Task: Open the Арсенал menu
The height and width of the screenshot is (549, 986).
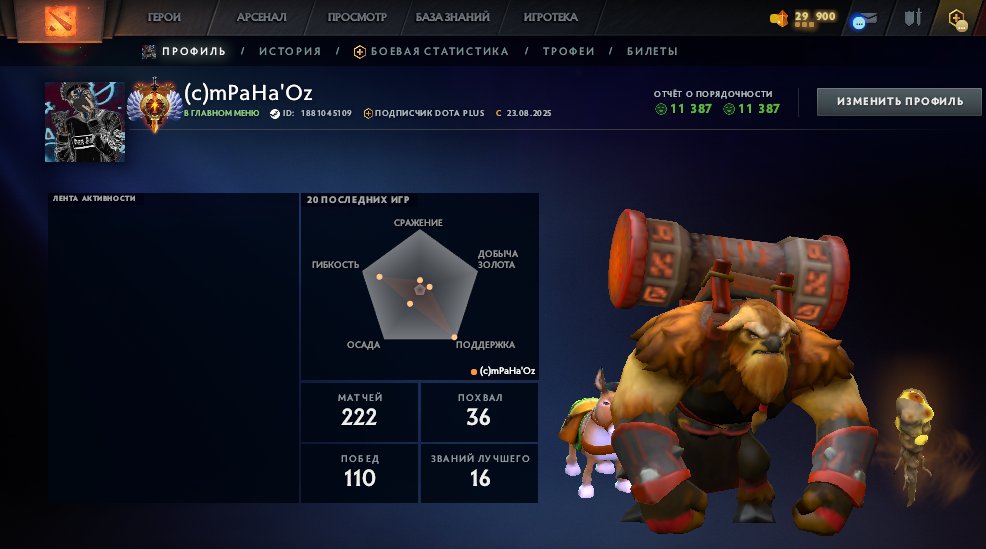Action: (x=261, y=17)
